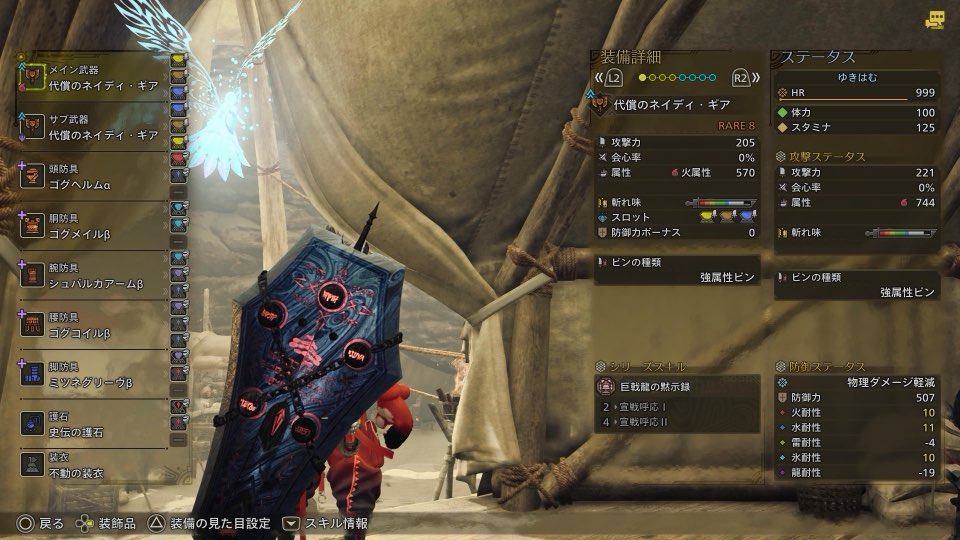This screenshot has width=960, height=540.
Task: Select the chest armor ゴグメイルβ
Action: pyautogui.click(x=96, y=225)
